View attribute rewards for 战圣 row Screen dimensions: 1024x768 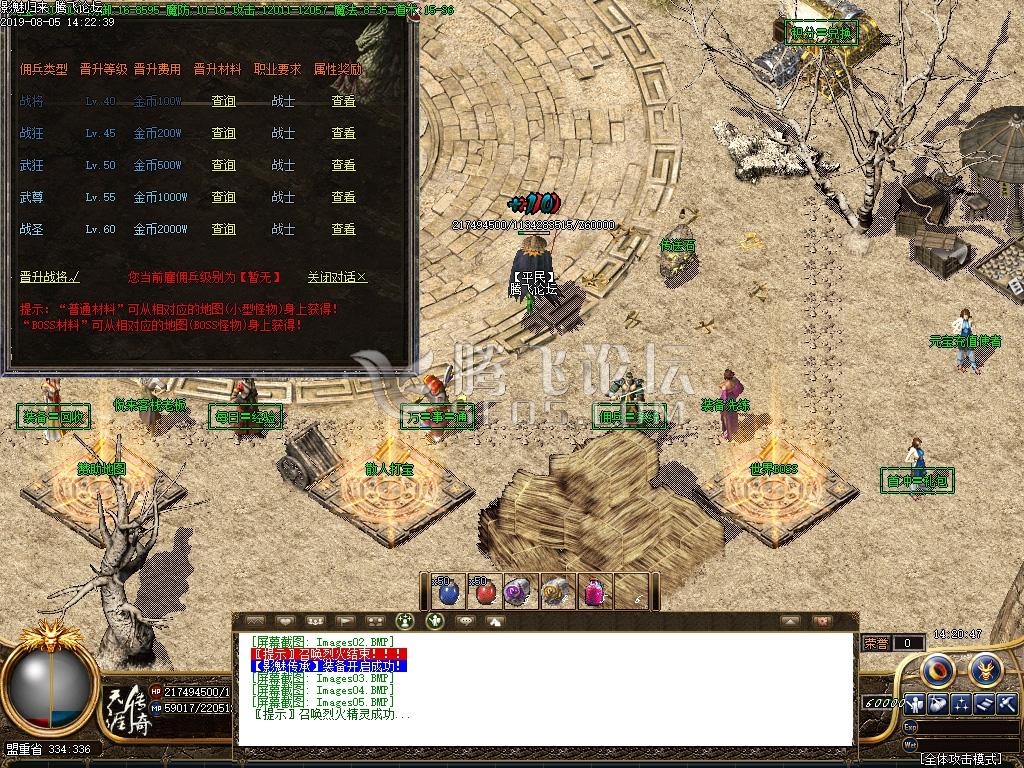coord(344,229)
